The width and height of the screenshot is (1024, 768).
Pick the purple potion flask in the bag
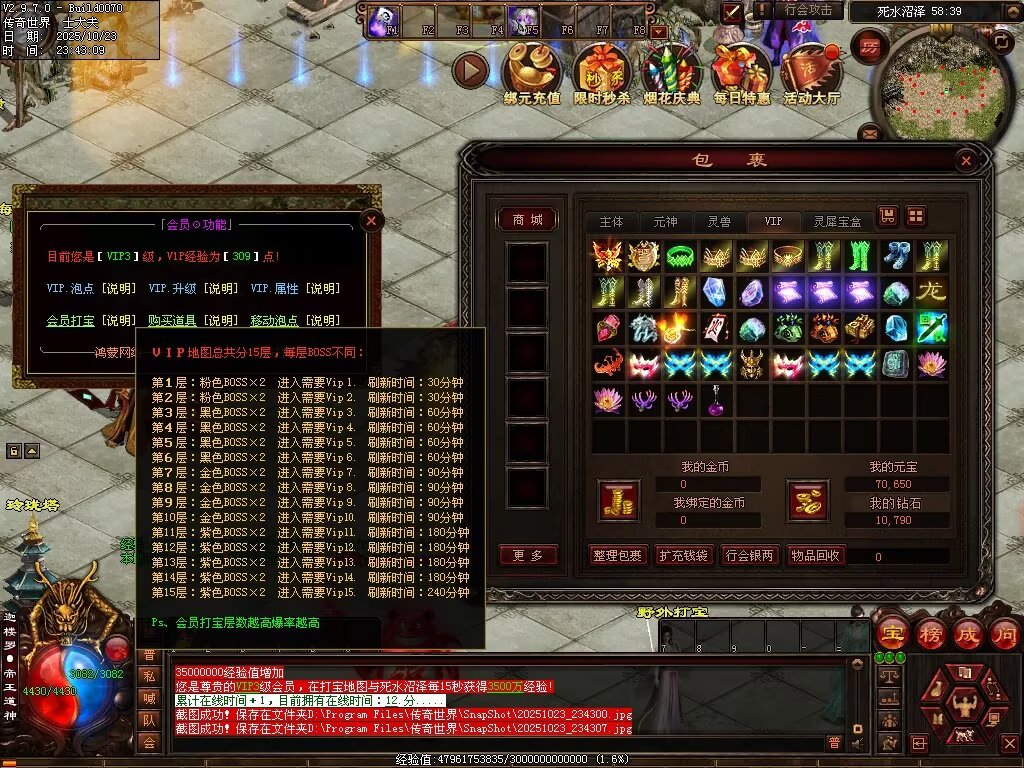(x=716, y=401)
